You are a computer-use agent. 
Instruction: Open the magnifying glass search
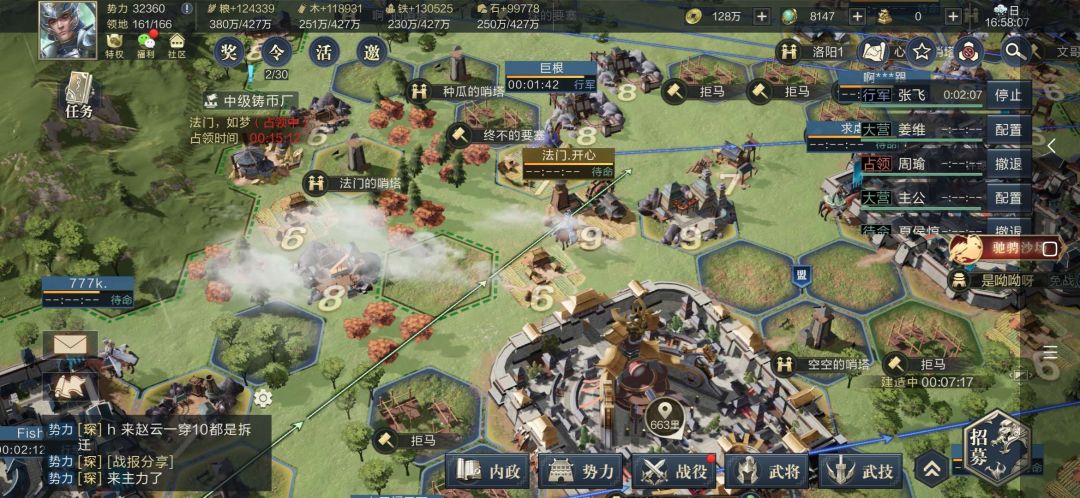[x=1015, y=50]
